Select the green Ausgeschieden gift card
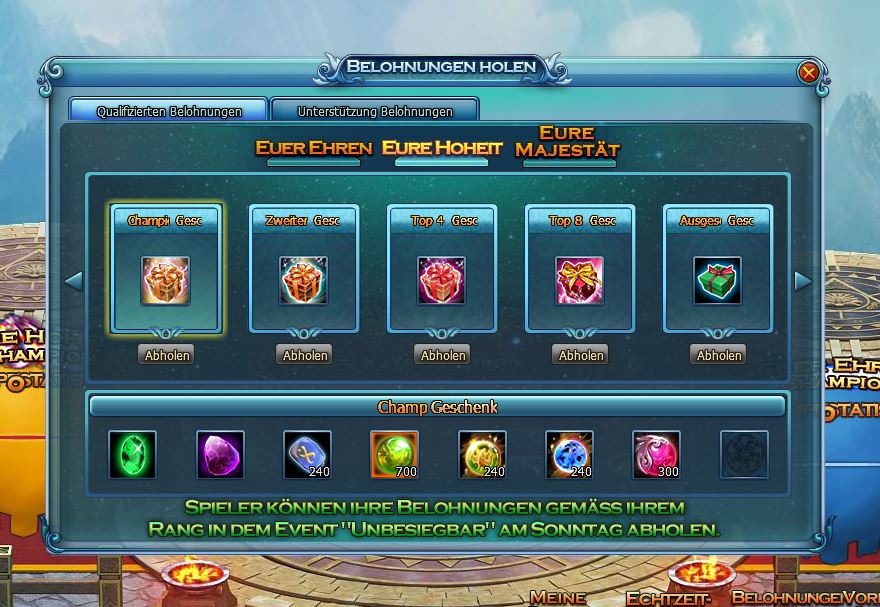 click(718, 268)
